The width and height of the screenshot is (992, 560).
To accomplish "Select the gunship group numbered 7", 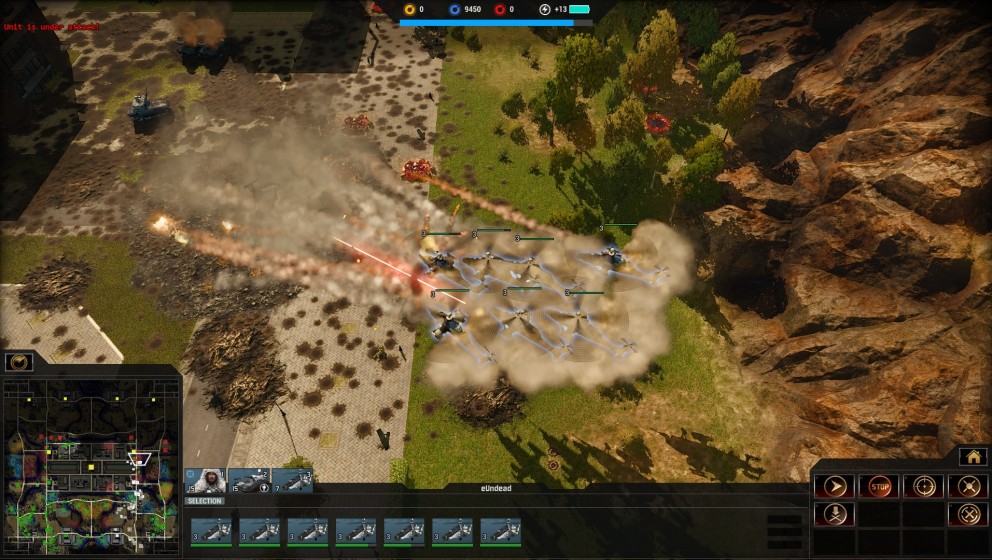I will point(292,480).
